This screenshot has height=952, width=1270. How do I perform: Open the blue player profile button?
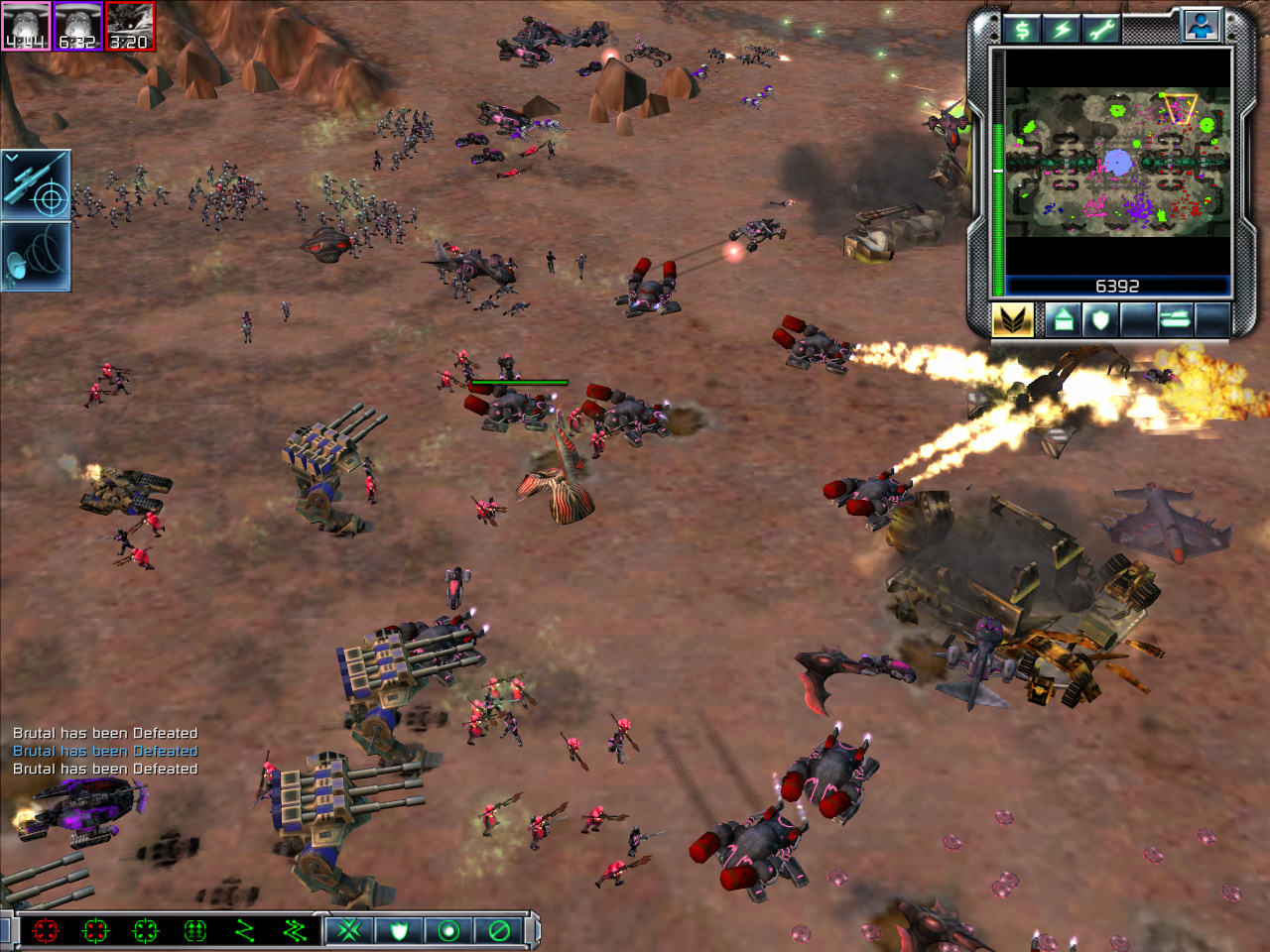pos(1201,26)
